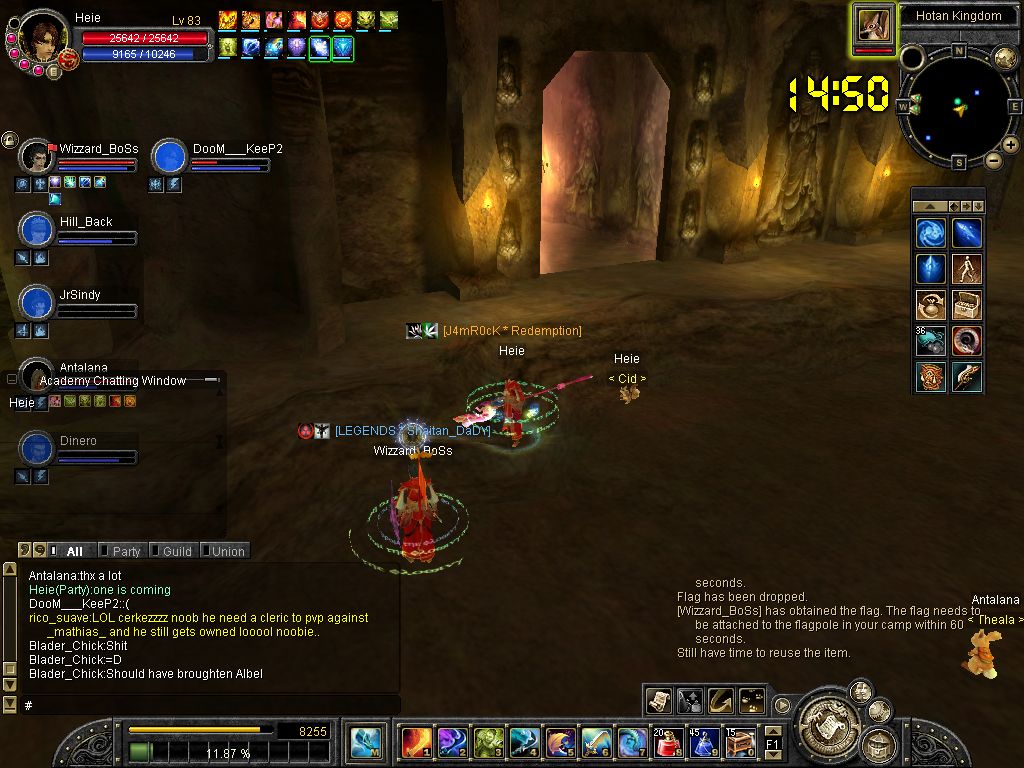Select the Union chat tab
The height and width of the screenshot is (768, 1024).
click(227, 551)
